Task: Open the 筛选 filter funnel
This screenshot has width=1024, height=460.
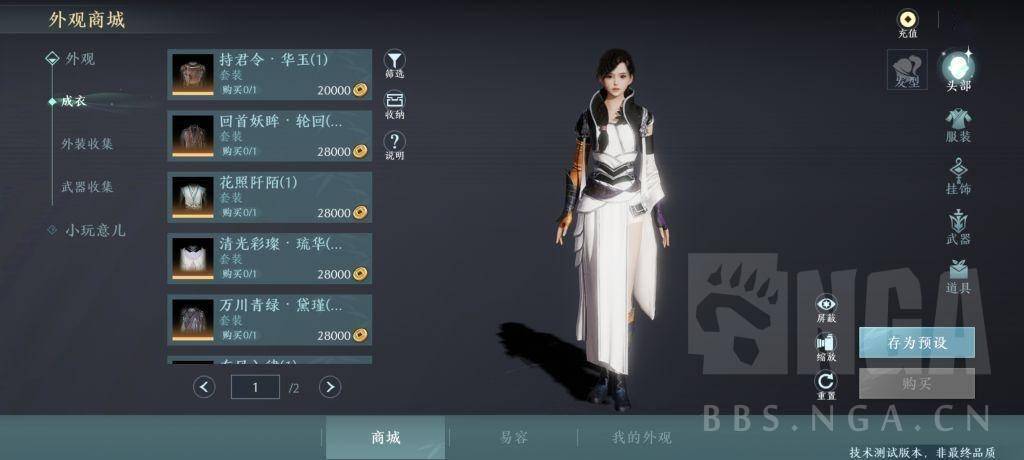Action: coord(395,61)
